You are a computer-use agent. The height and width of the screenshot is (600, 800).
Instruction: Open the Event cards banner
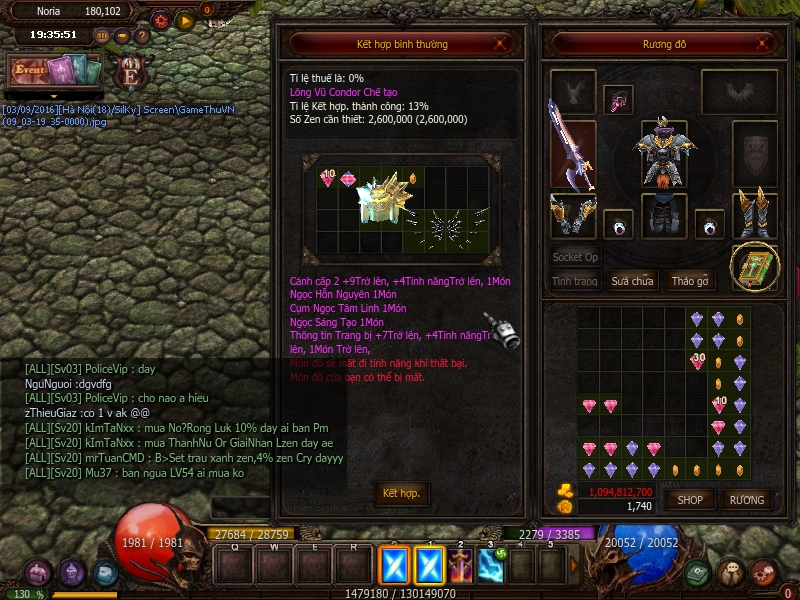point(55,70)
